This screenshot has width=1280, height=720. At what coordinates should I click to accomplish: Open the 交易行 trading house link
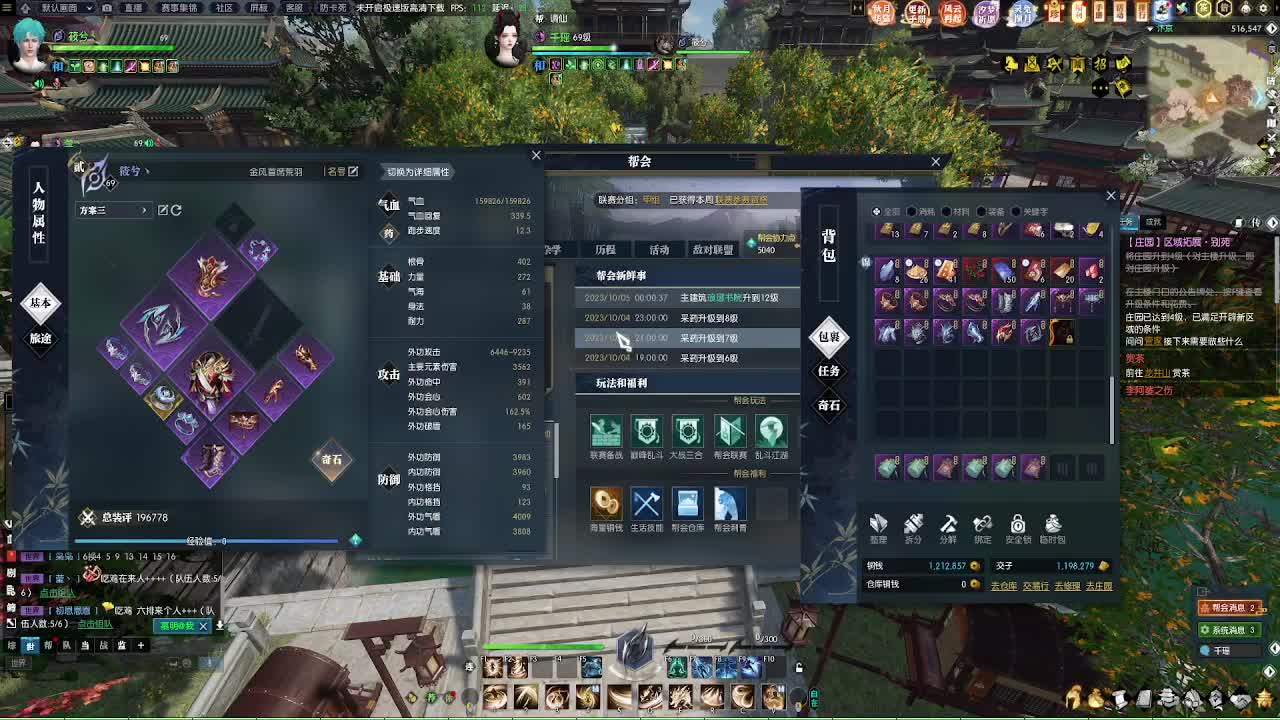coord(1037,586)
